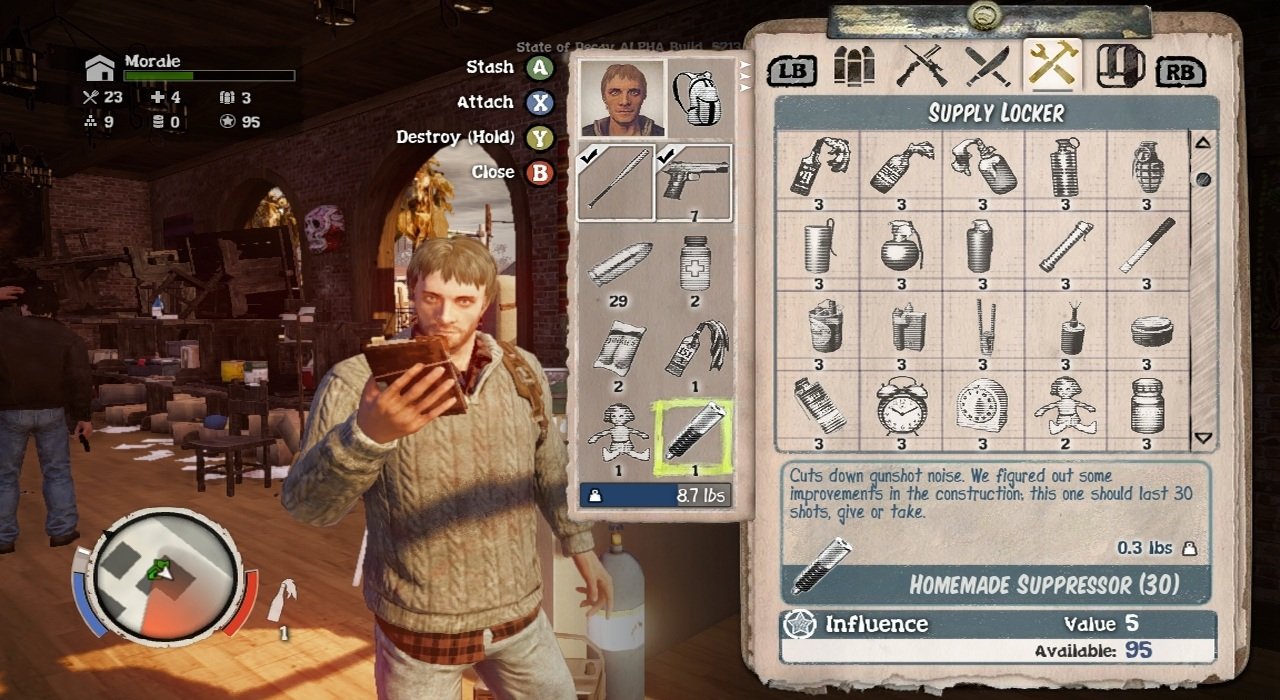Switch to the ammo category tab
The image size is (1280, 700).
coord(854,67)
